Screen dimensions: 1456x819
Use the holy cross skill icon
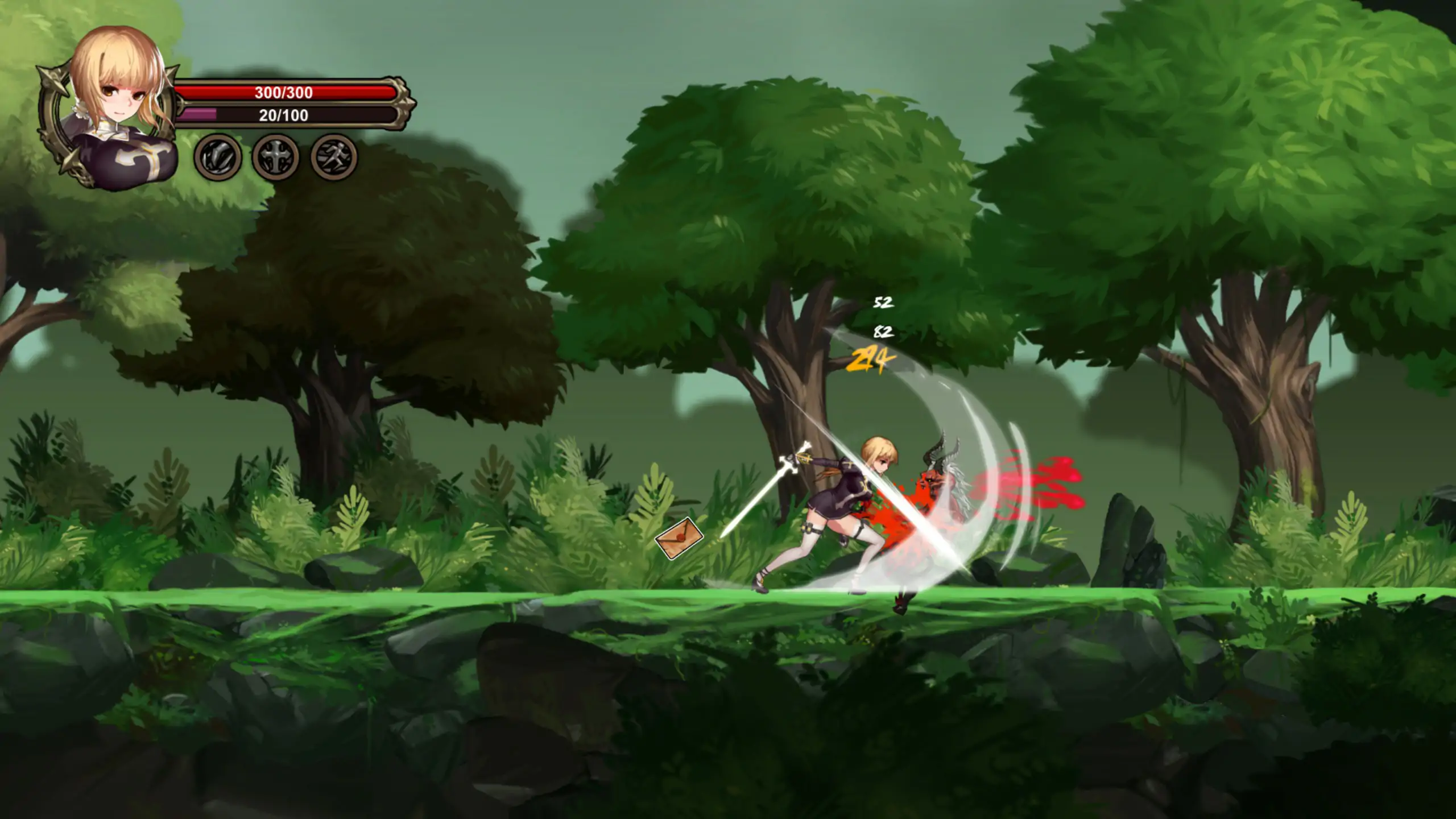pos(276,157)
